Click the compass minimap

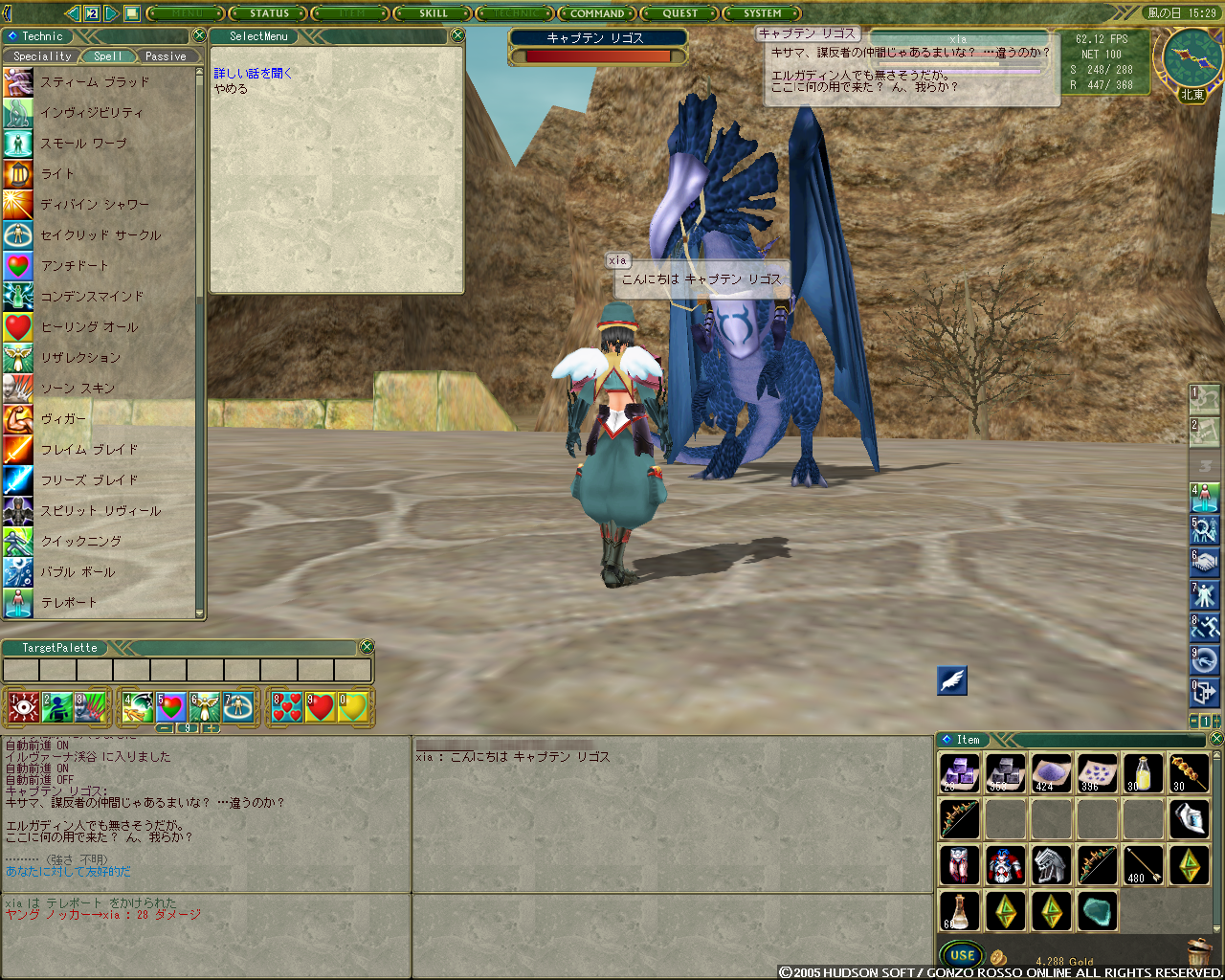[x=1192, y=58]
